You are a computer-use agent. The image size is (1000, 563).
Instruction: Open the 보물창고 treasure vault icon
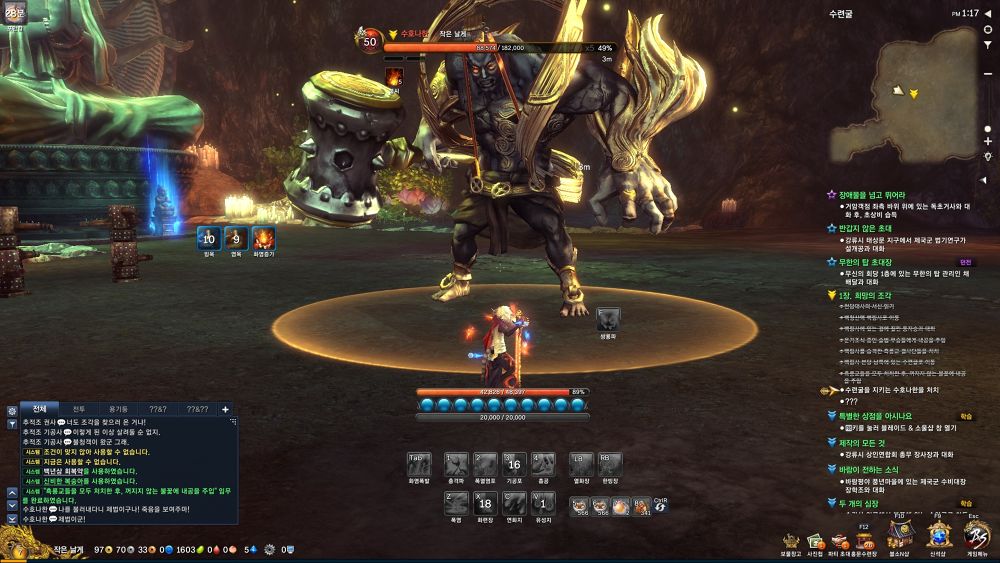click(791, 542)
